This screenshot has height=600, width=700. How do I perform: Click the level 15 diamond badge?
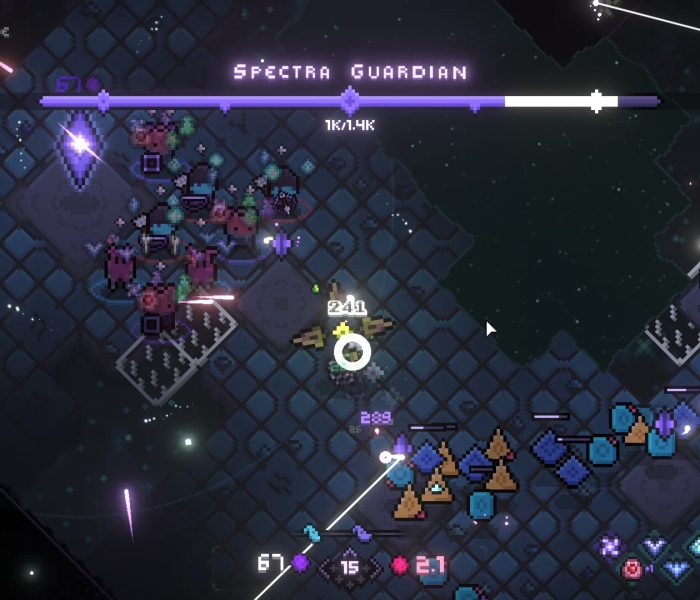click(349, 567)
